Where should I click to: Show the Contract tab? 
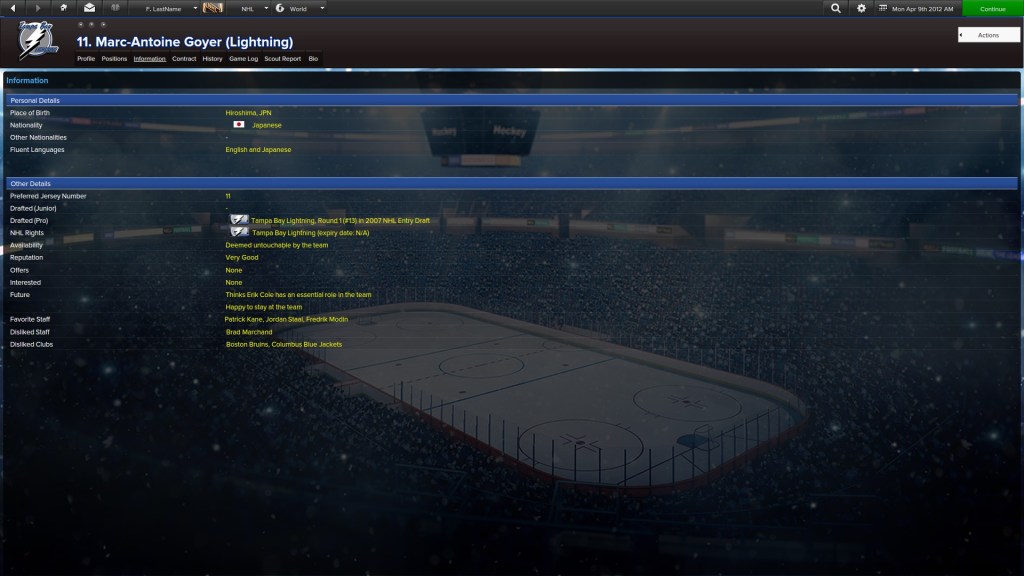coord(184,59)
